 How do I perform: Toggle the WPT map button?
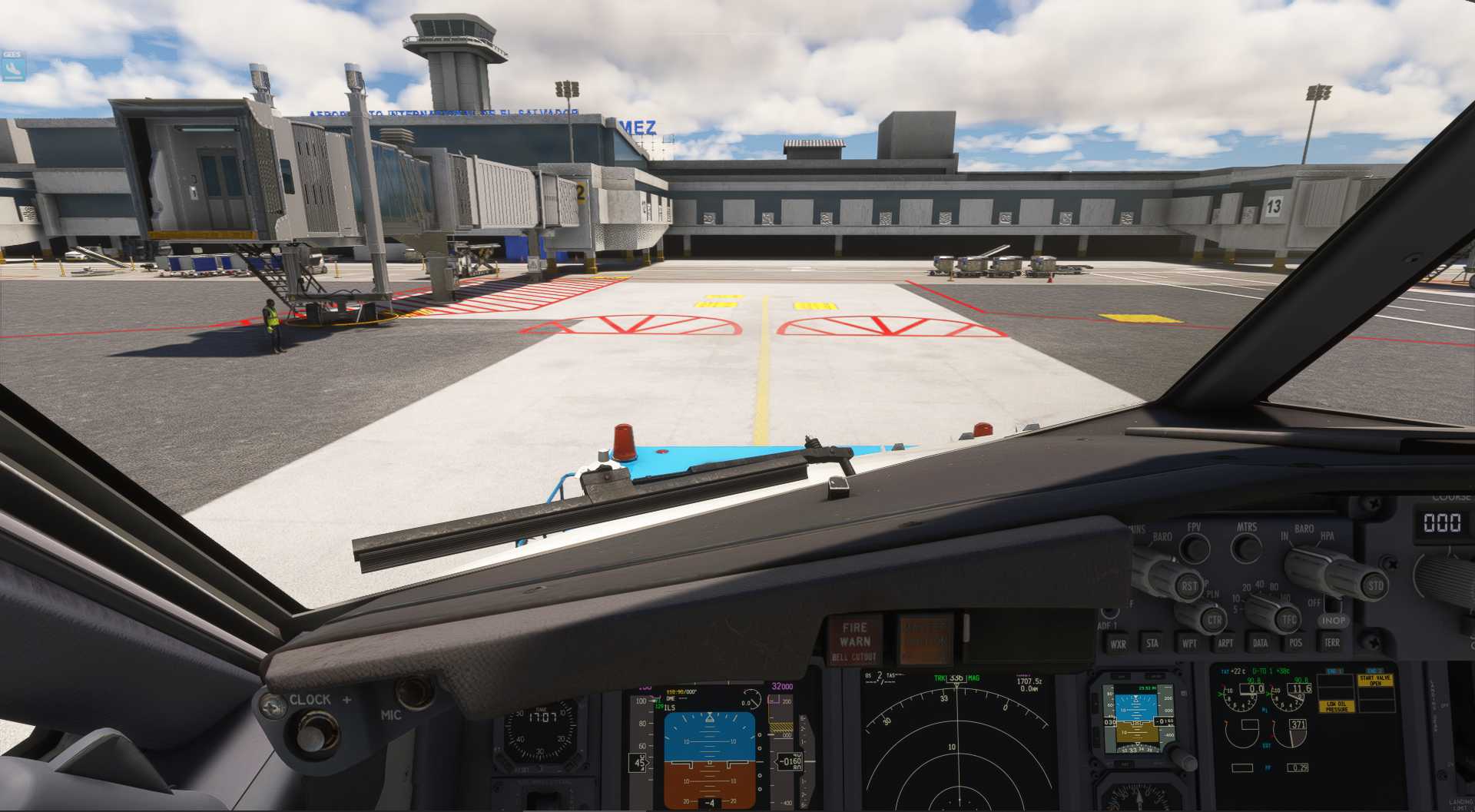1188,643
